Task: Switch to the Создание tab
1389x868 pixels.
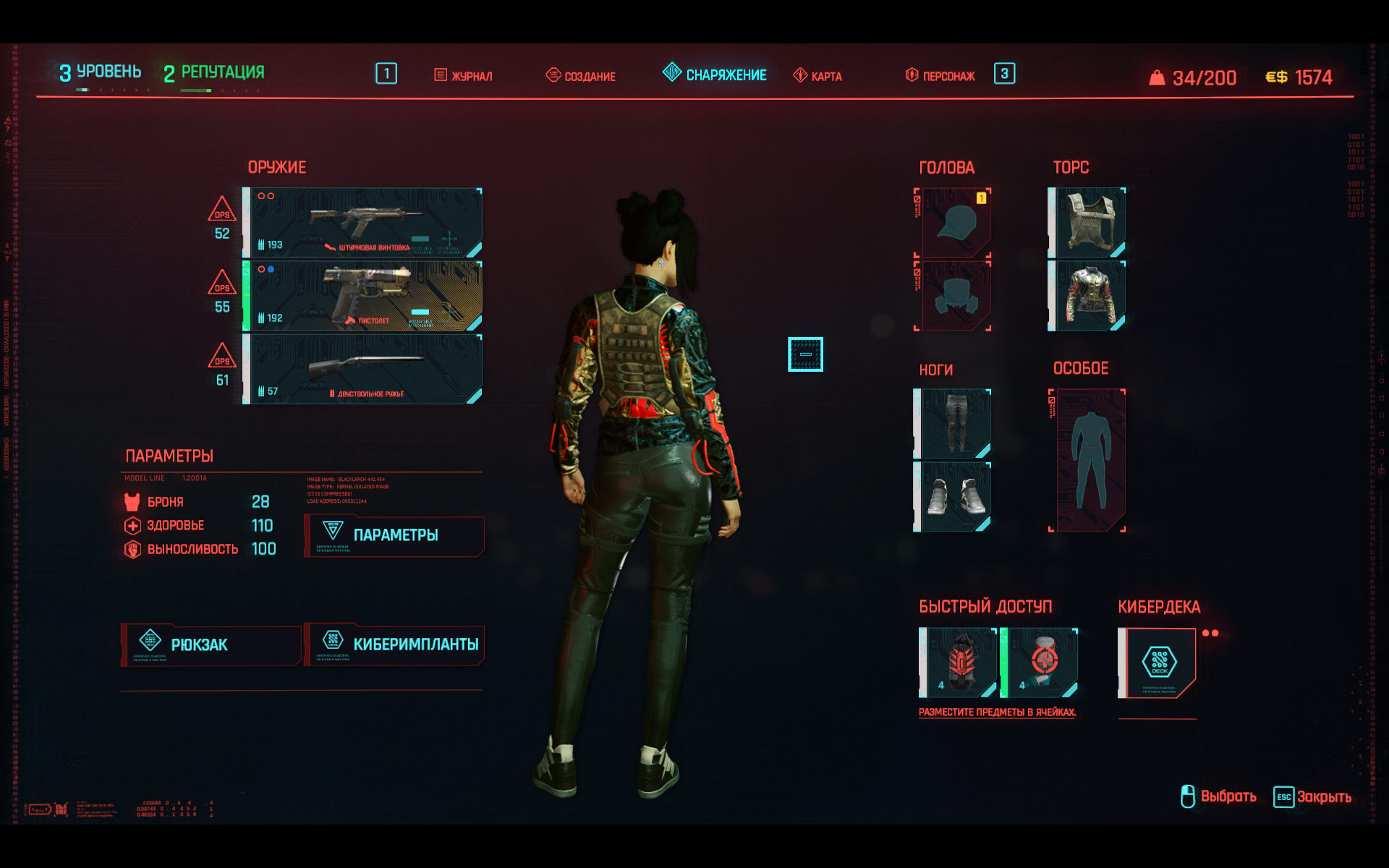Action: click(x=581, y=76)
